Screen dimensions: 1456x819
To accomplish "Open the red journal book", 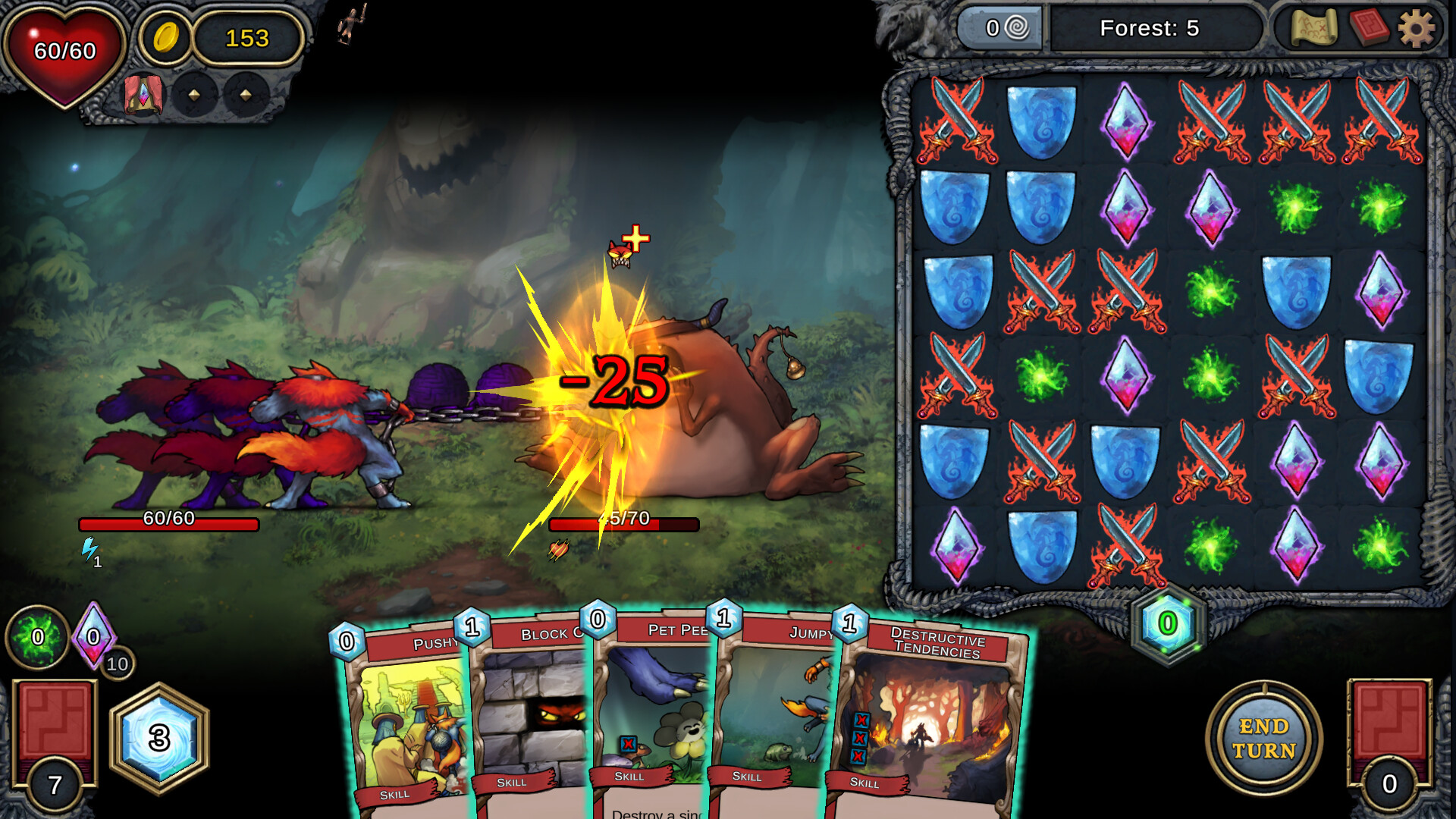I will 1369,29.
